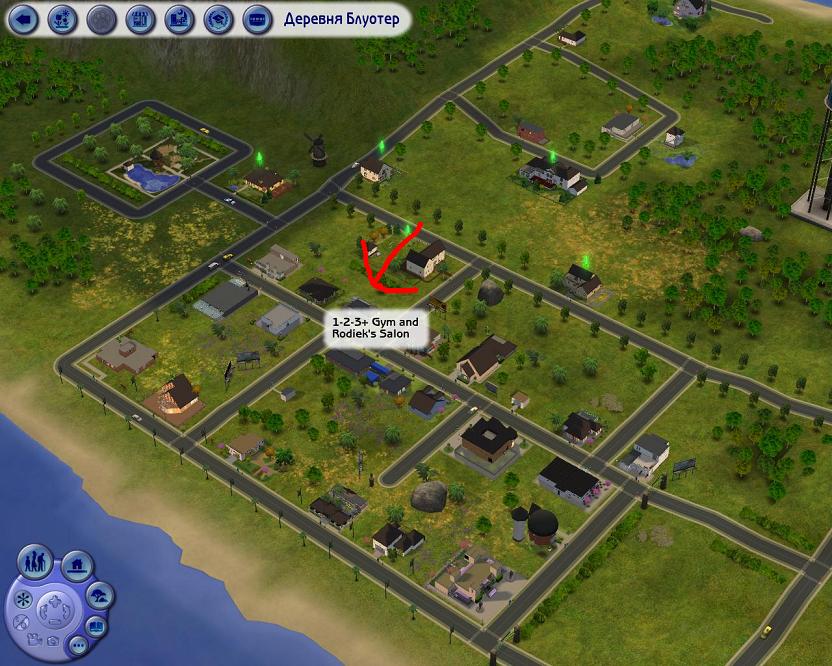Click the camera rotate and zoom control
This screenshot has height=666, width=832.
point(53,609)
